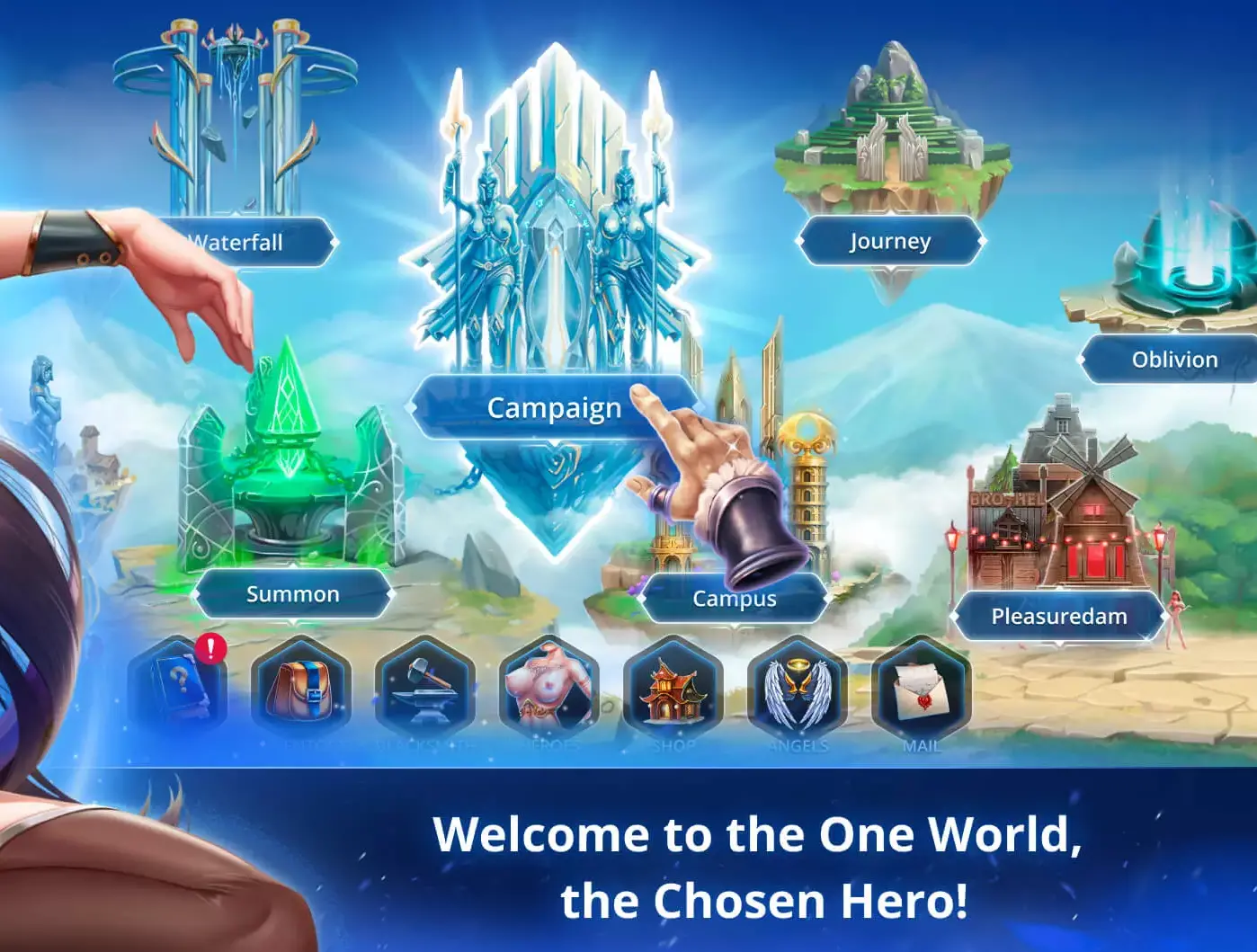The width and height of the screenshot is (1257, 952).
Task: Open the Blacksmith anvil icon
Action: [425, 692]
